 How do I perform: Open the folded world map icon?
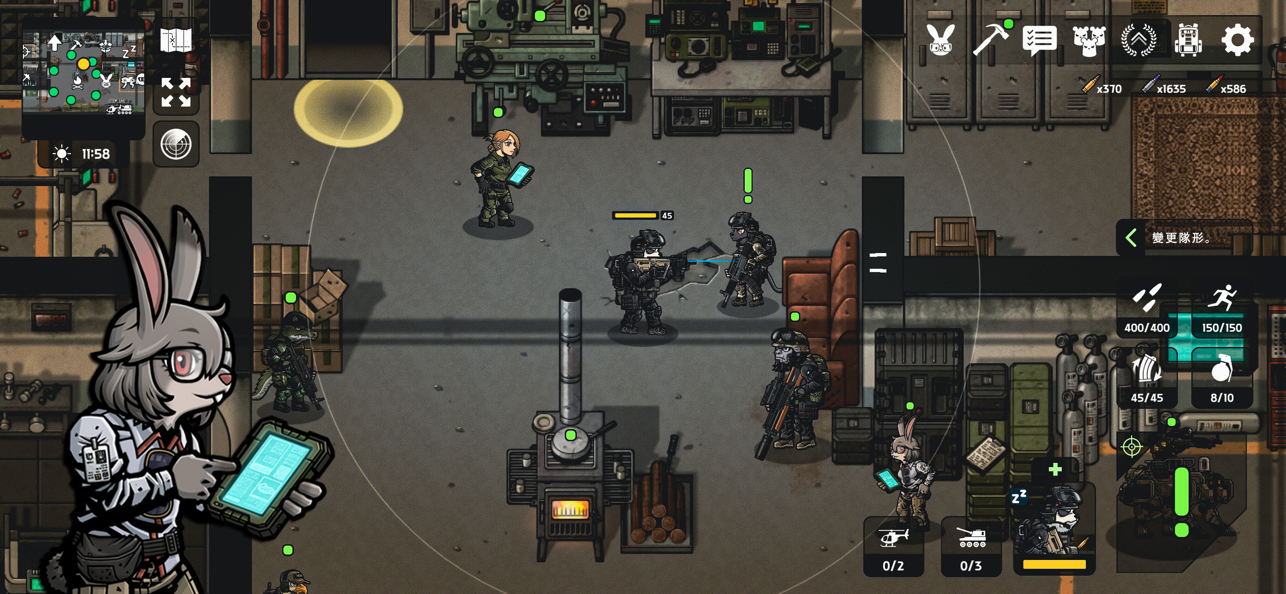click(176, 41)
